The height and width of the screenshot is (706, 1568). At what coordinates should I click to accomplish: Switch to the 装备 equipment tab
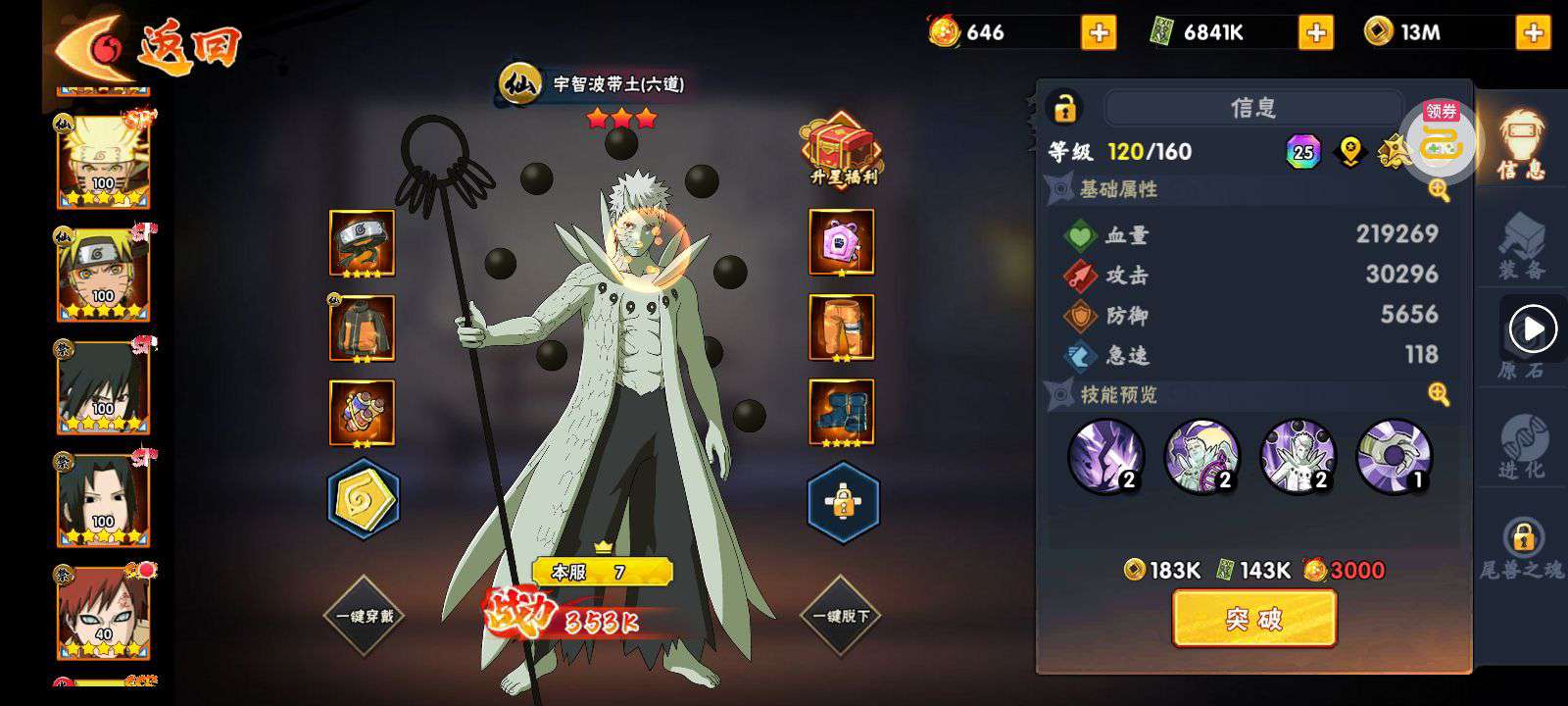1521,245
